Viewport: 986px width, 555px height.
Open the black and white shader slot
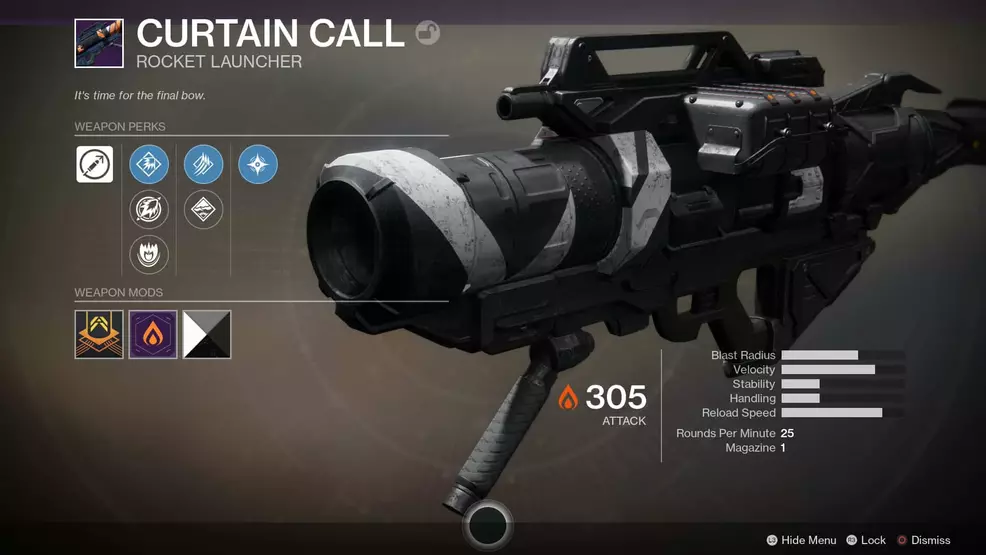pos(207,334)
